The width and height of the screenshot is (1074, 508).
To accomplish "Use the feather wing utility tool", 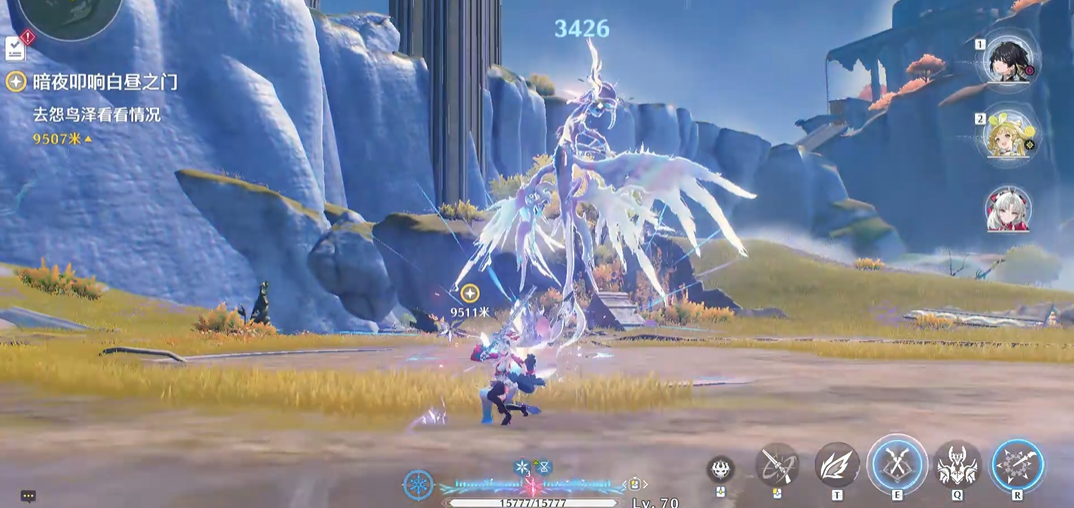I will pos(837,465).
